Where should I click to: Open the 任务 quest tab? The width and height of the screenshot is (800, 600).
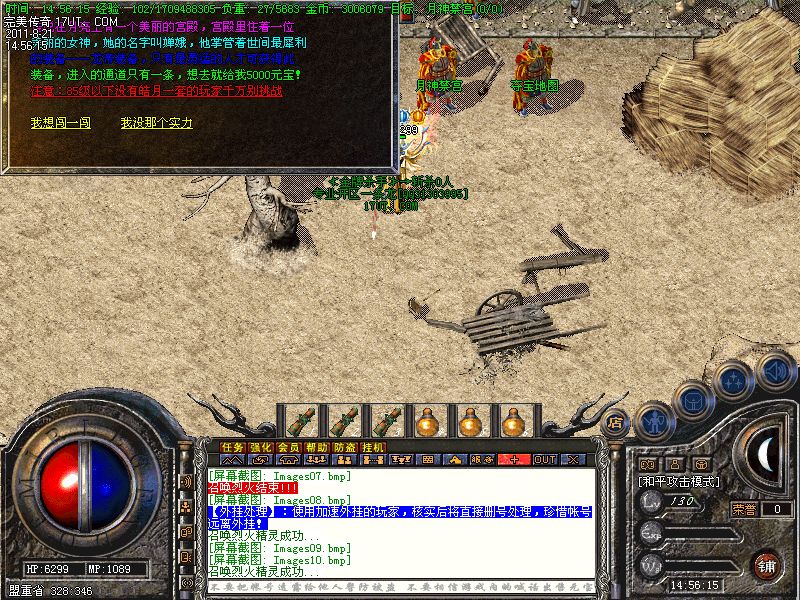pos(233,447)
